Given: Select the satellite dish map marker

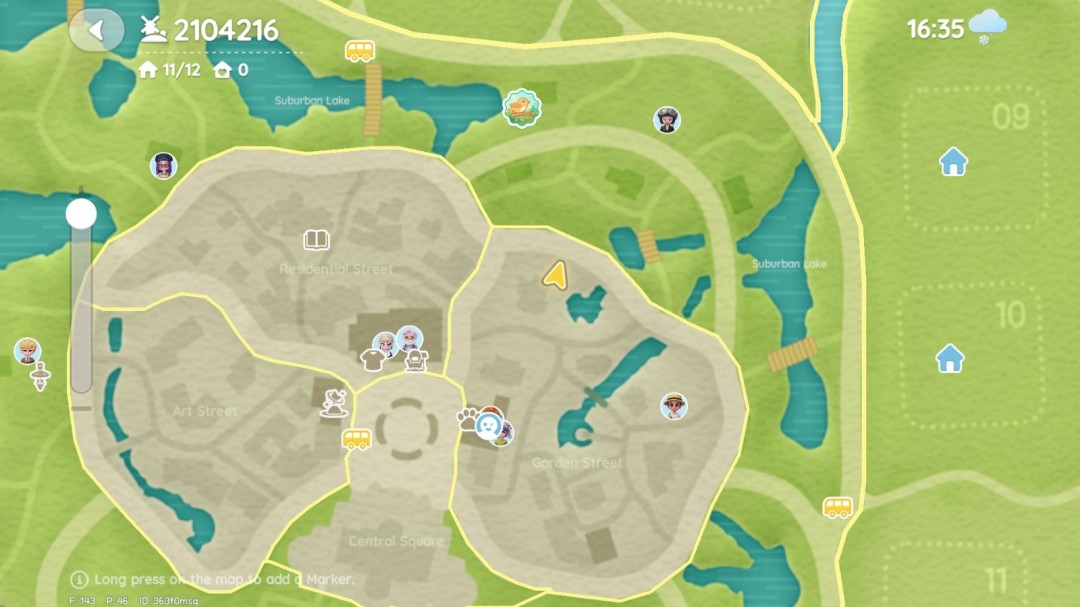Looking at the screenshot, I should (x=335, y=403).
